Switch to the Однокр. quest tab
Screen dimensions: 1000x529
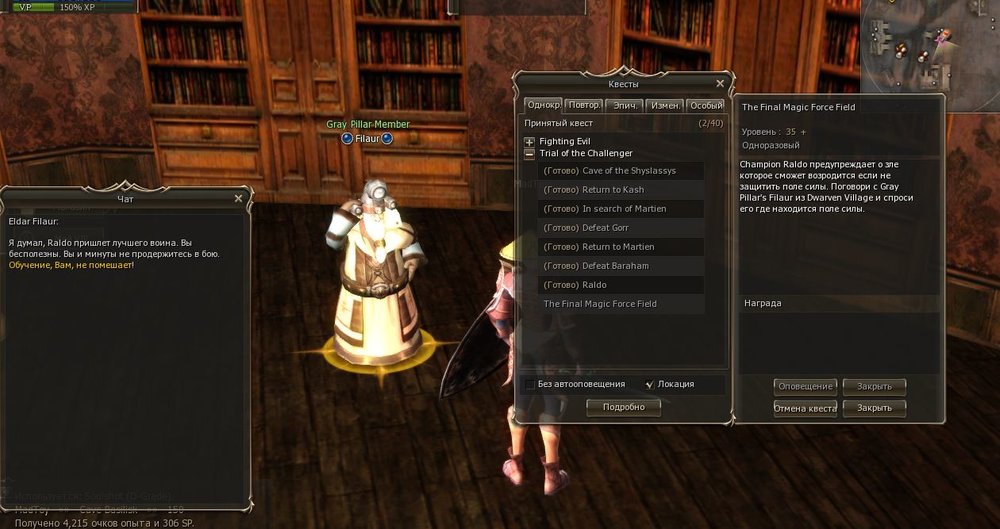[543, 105]
